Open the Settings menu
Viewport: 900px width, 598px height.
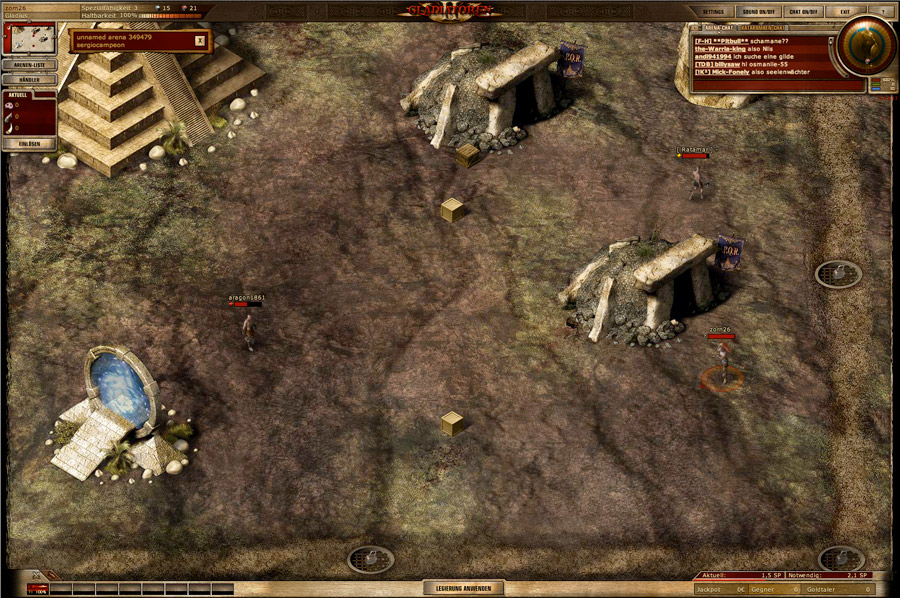[712, 11]
